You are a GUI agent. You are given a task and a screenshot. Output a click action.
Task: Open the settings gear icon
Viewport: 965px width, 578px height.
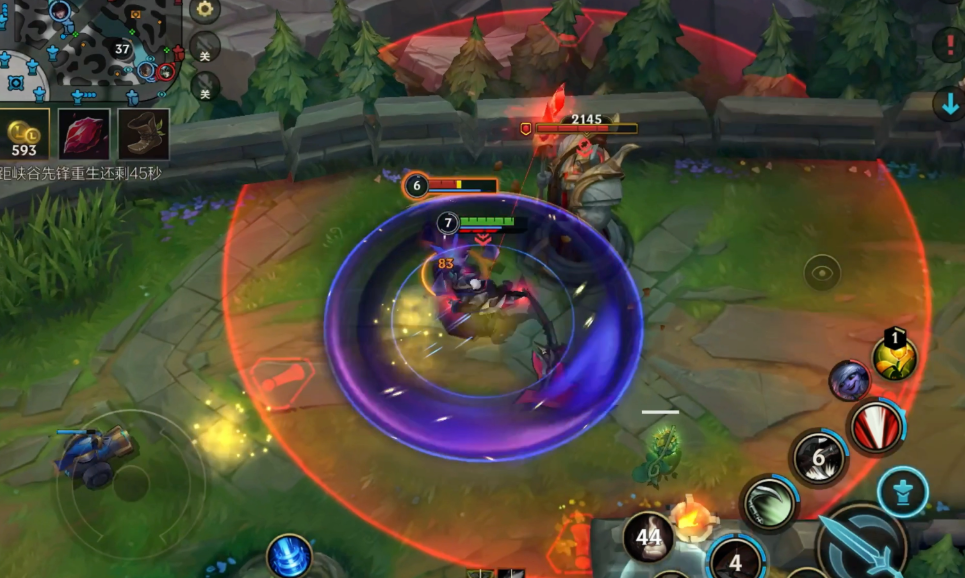(x=205, y=11)
